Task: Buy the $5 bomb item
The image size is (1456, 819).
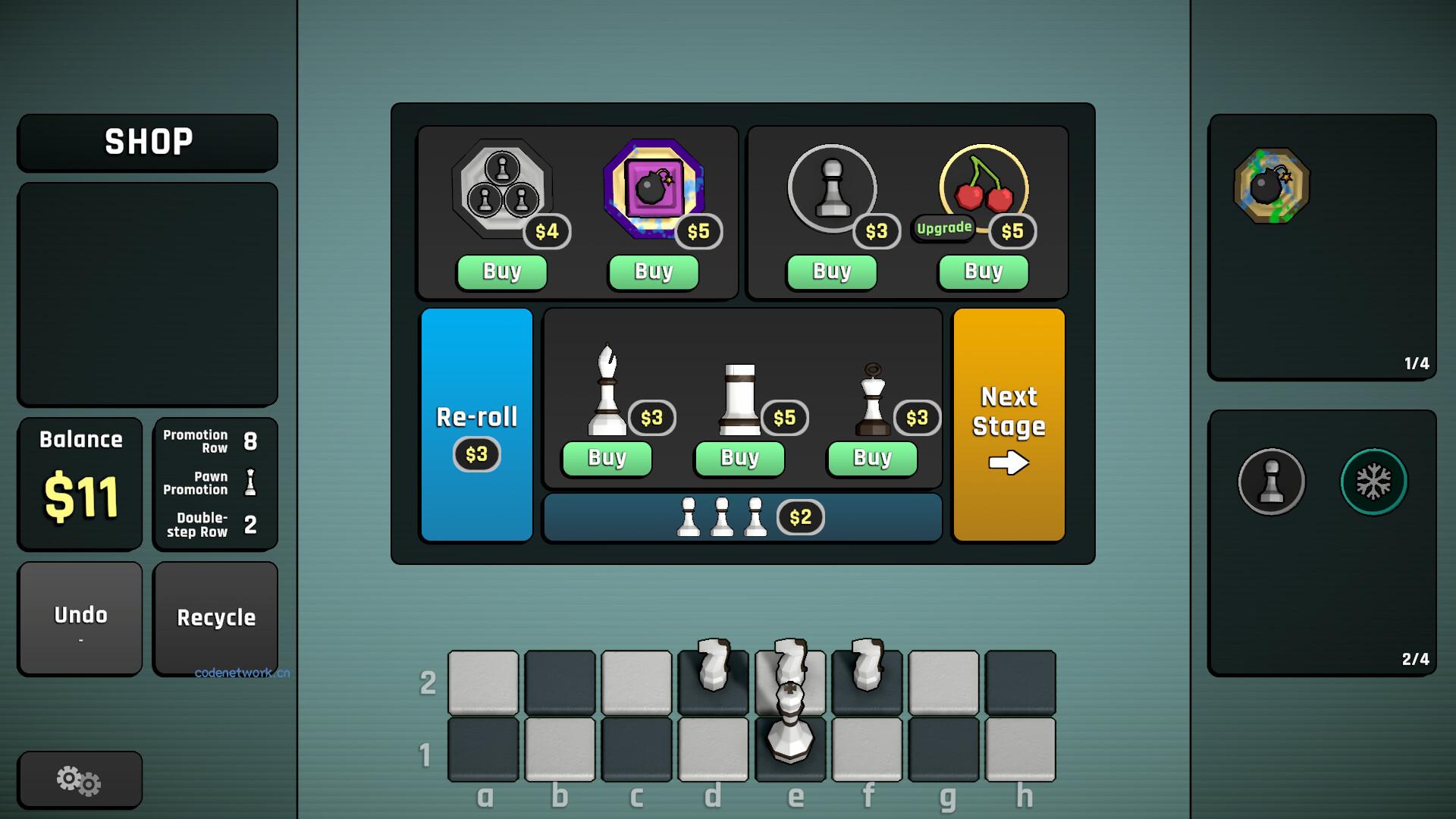Action: click(653, 271)
